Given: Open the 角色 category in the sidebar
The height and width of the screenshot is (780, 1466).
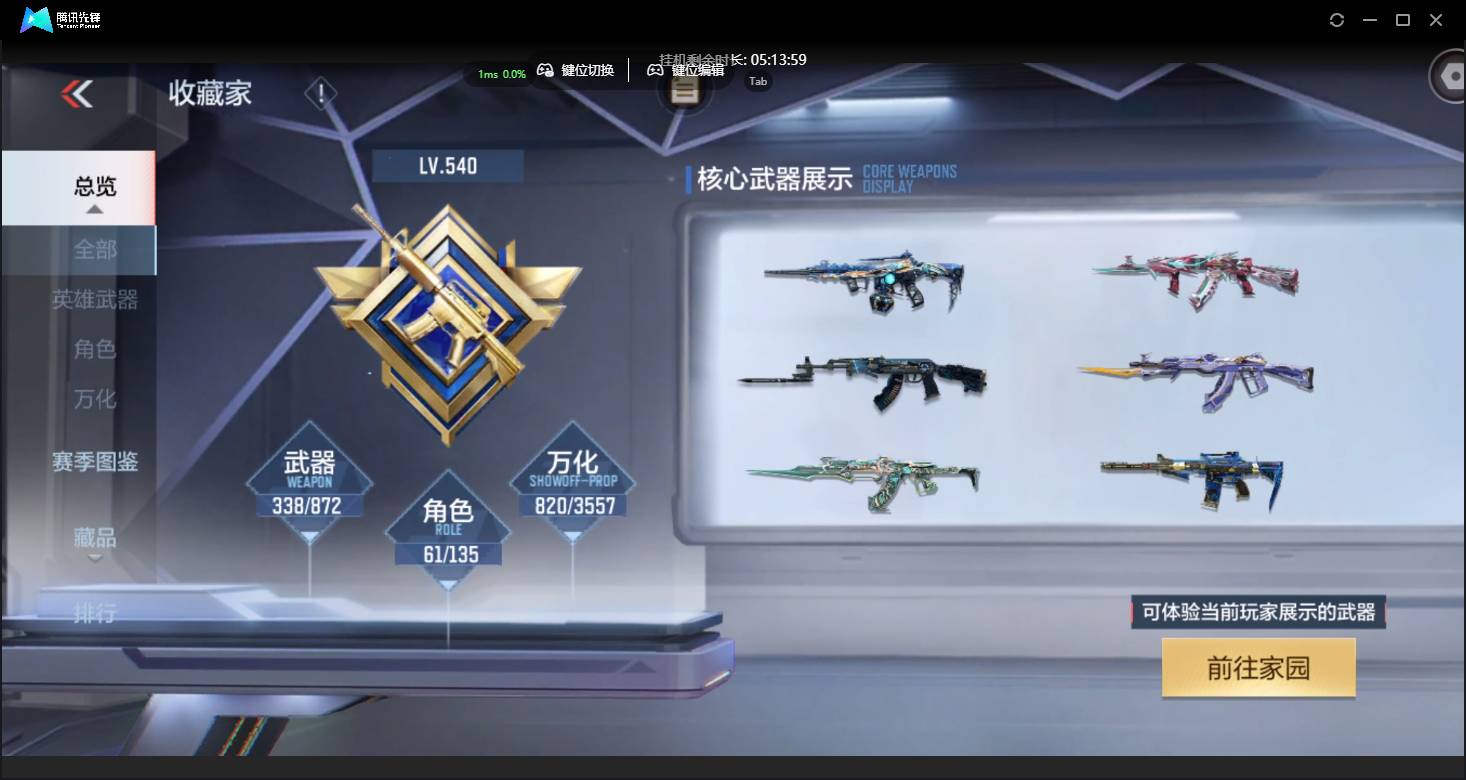Looking at the screenshot, I should pos(95,349).
